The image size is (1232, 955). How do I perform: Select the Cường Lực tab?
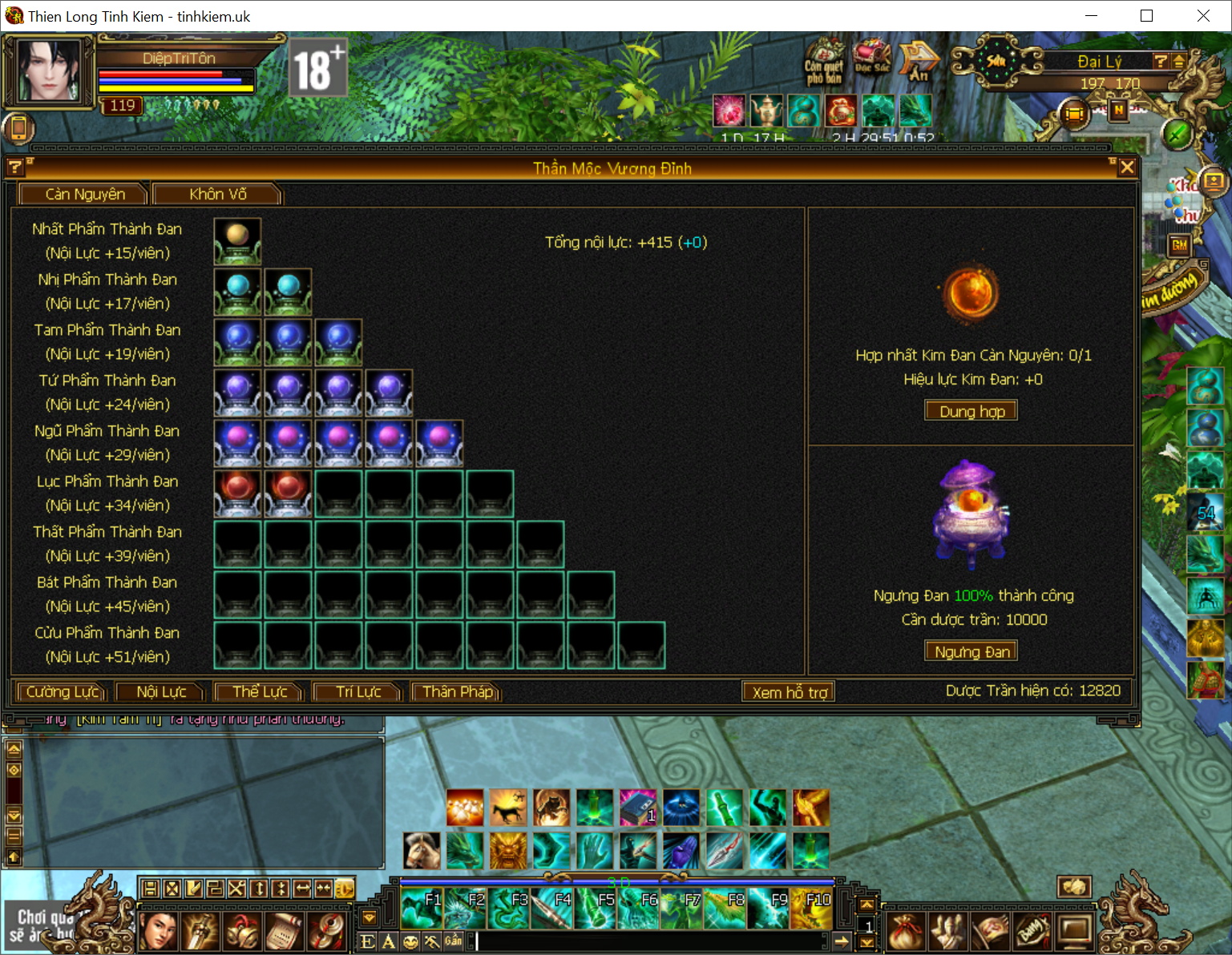[x=62, y=691]
